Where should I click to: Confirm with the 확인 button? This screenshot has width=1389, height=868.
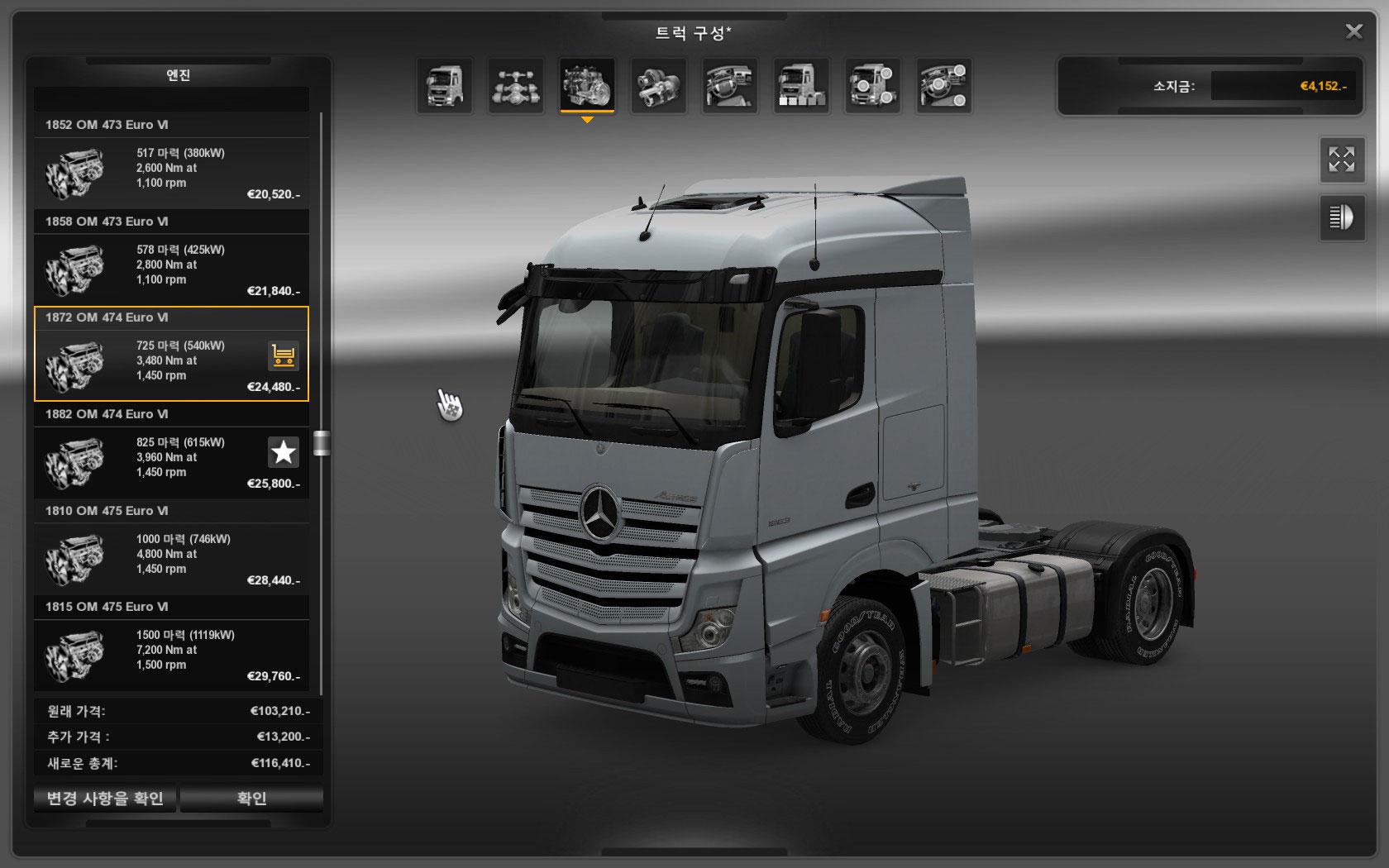tap(251, 799)
